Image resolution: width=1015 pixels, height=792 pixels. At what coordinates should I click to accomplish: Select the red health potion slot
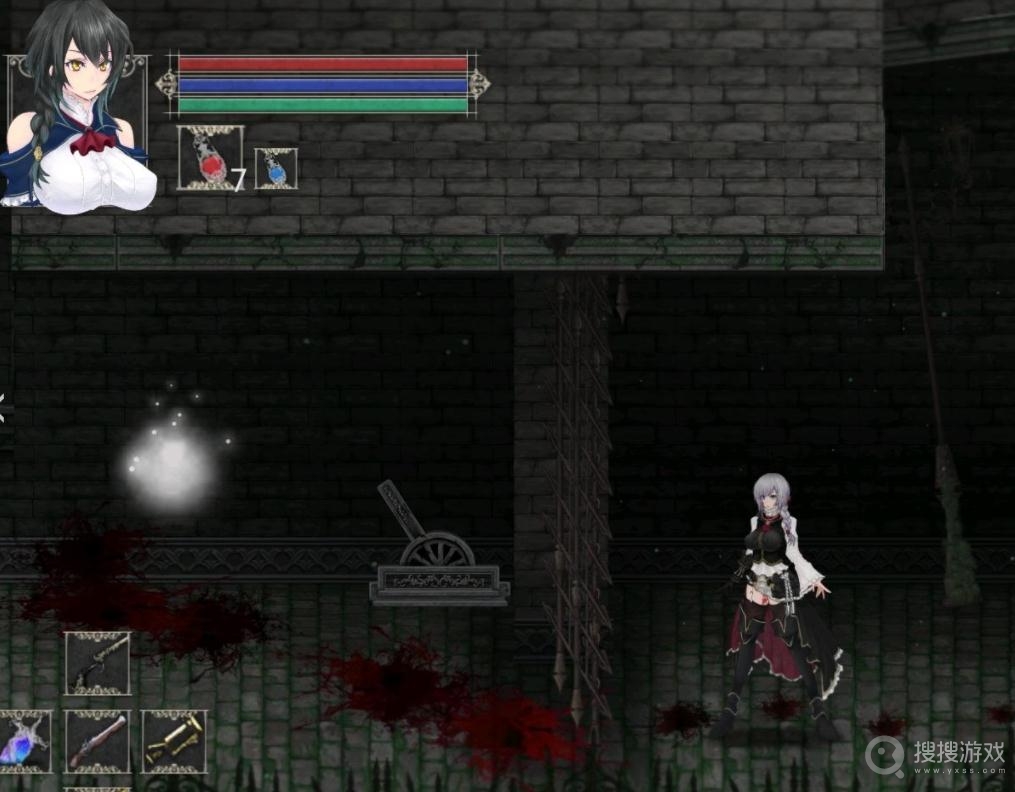209,158
